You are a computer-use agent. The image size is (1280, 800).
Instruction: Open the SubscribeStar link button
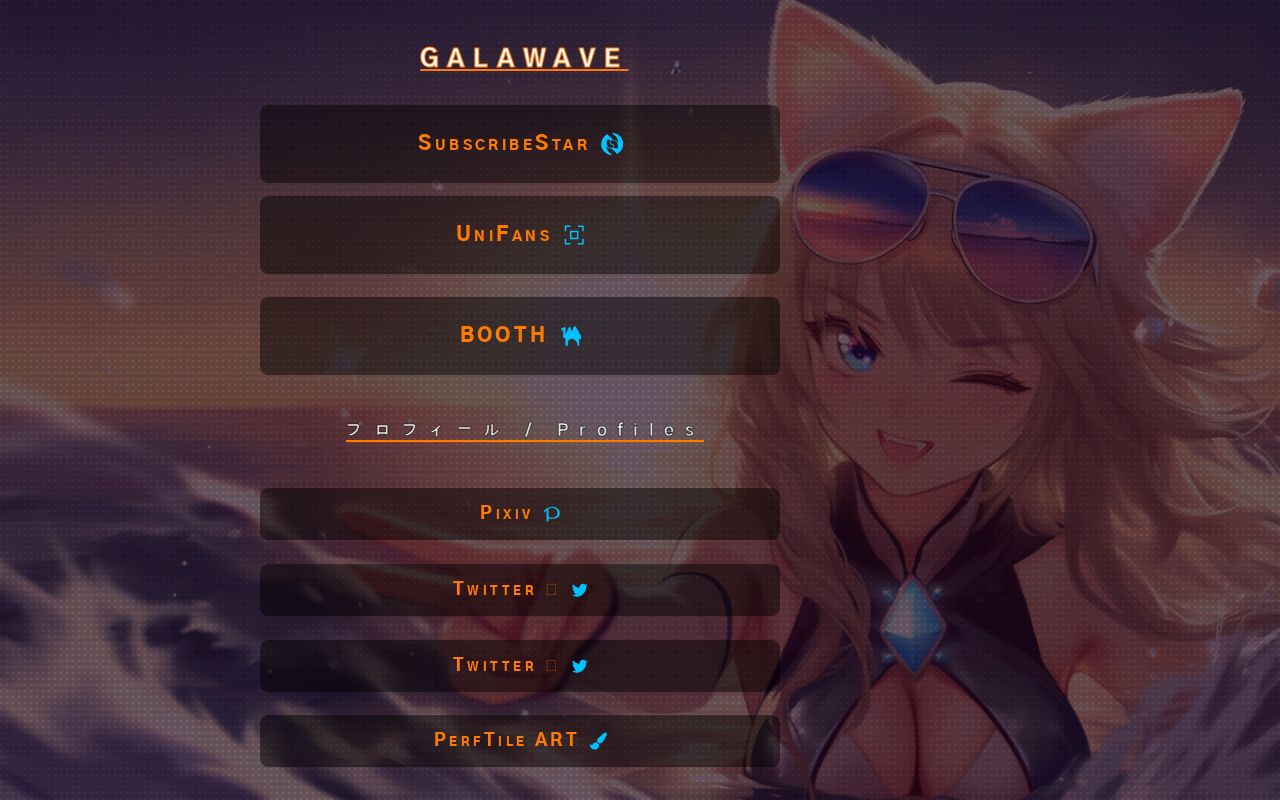520,143
